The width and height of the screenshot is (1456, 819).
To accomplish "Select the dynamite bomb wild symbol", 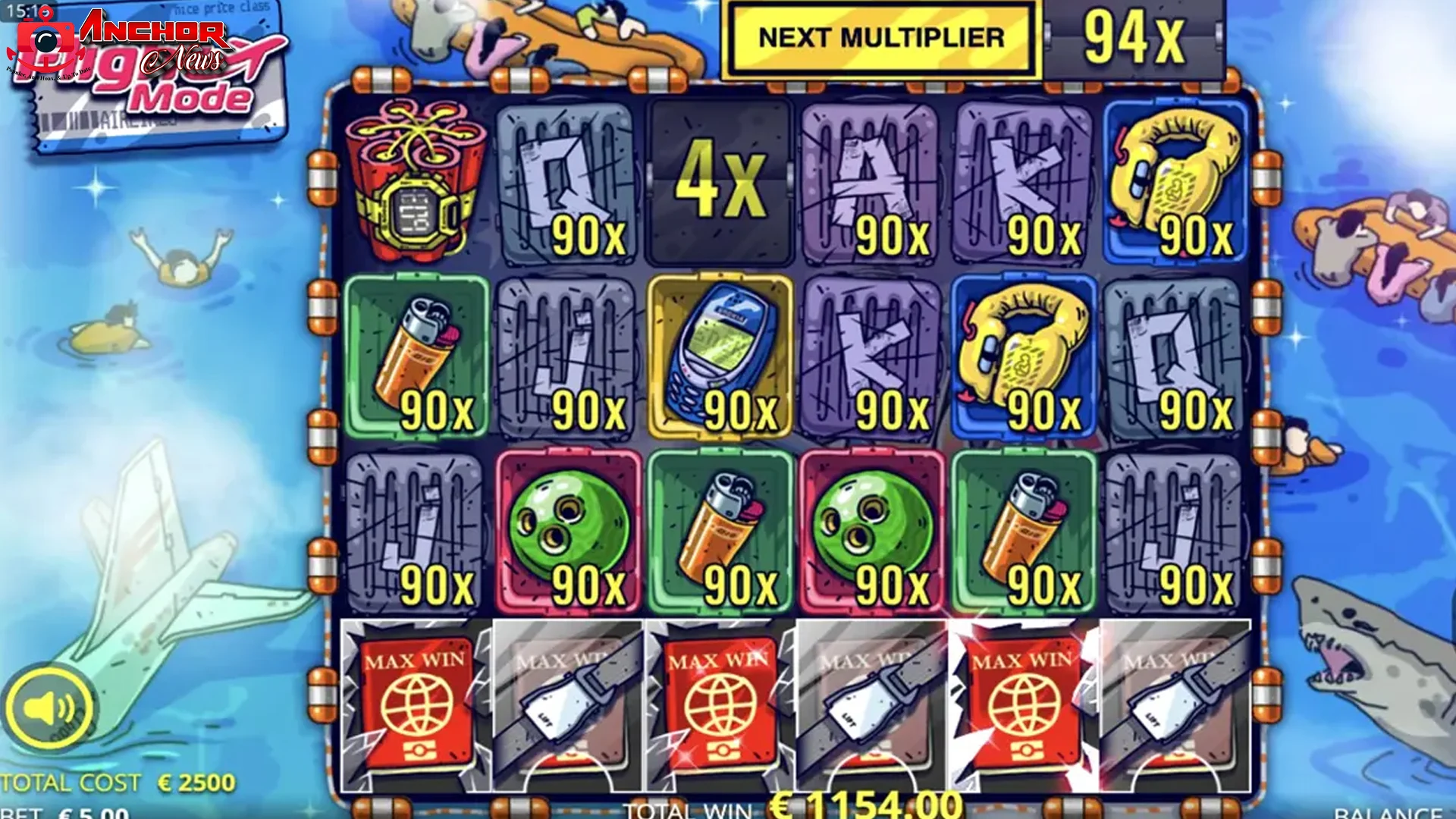I will (x=413, y=182).
